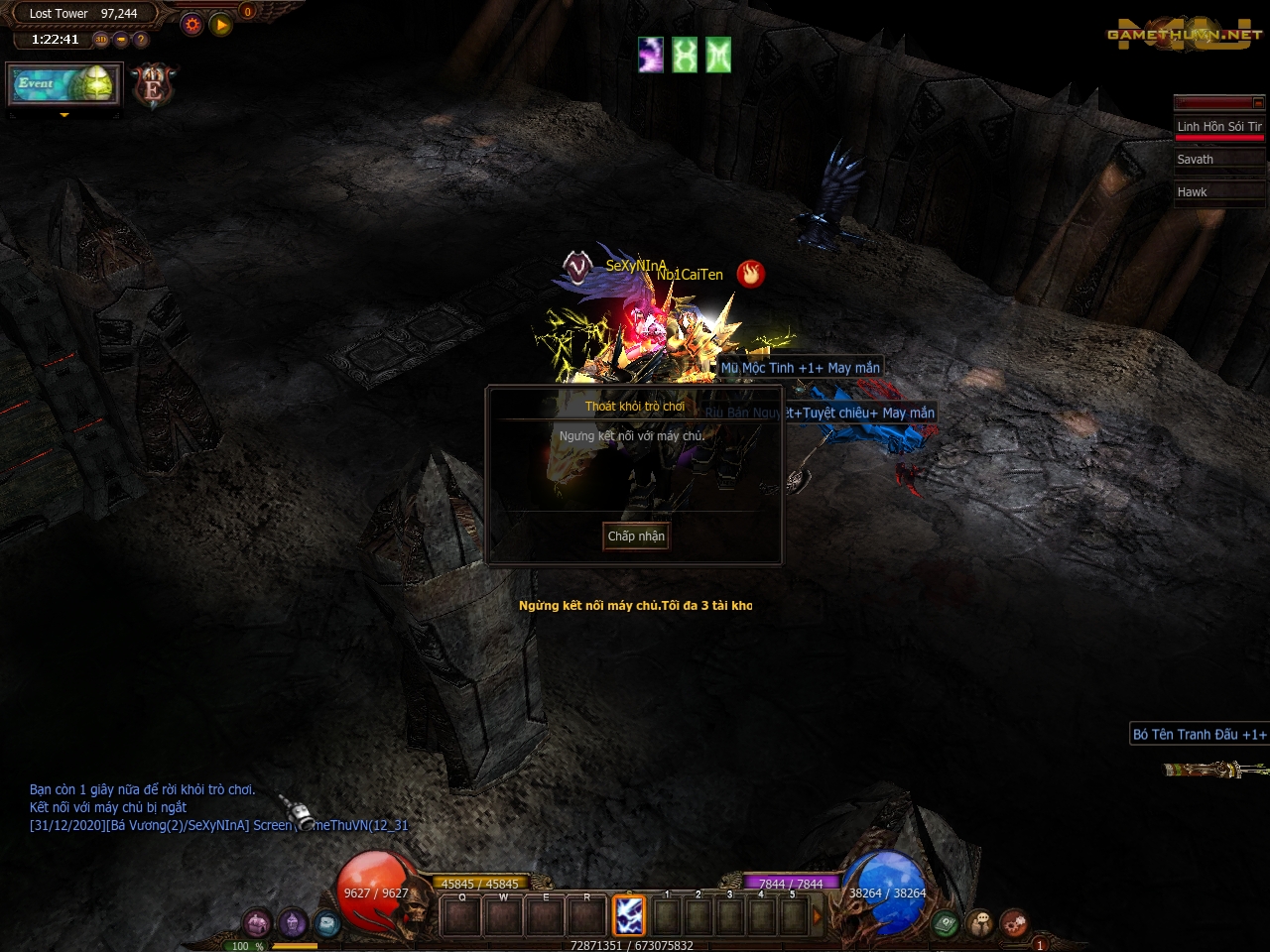Open the 3D view toggle icon
Viewport: 1270px width, 952px height.
point(100,39)
